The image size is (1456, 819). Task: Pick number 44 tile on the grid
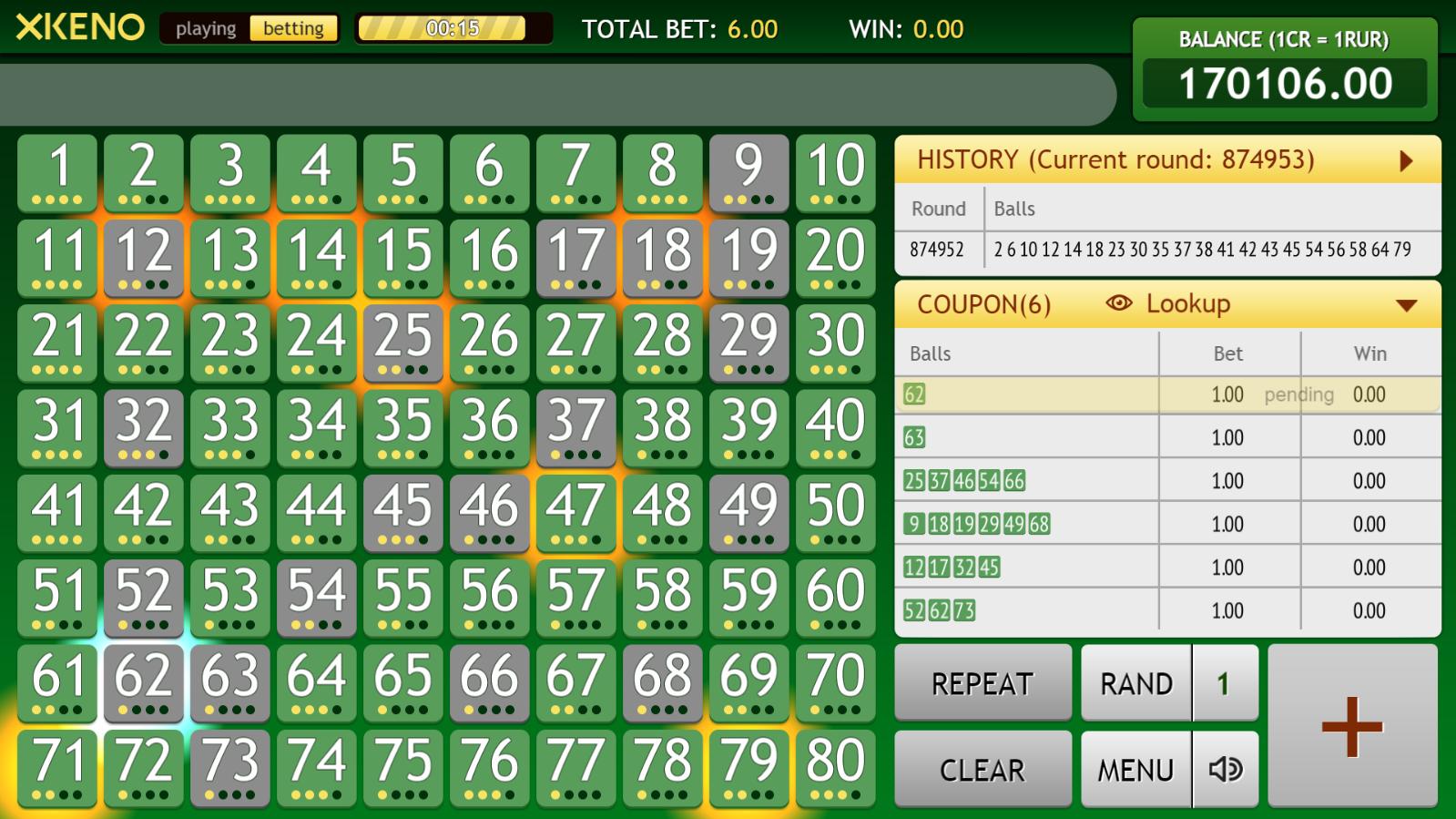tap(316, 512)
